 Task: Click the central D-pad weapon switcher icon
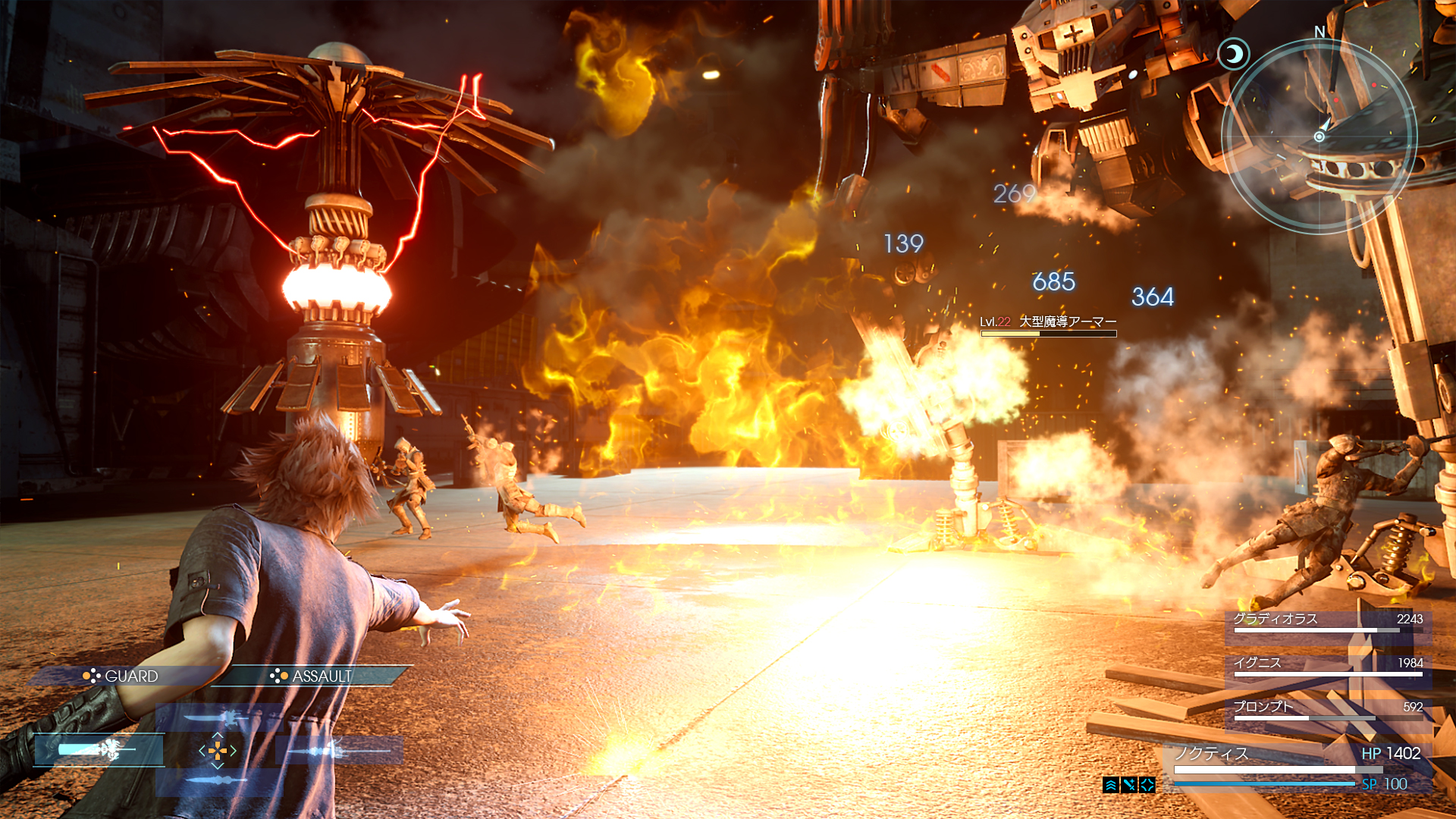click(218, 752)
